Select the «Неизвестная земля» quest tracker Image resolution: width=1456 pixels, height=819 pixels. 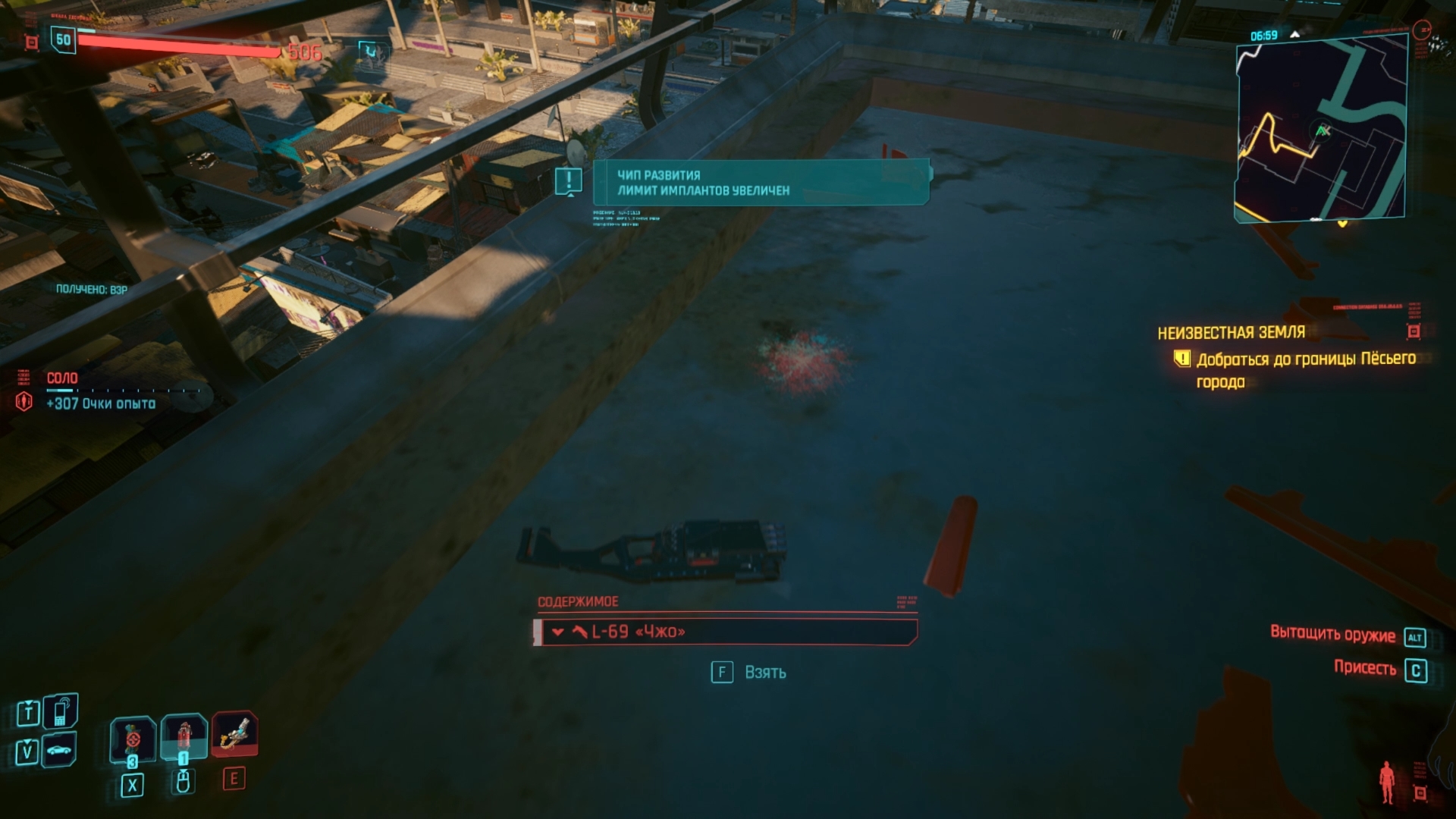coord(1231,332)
